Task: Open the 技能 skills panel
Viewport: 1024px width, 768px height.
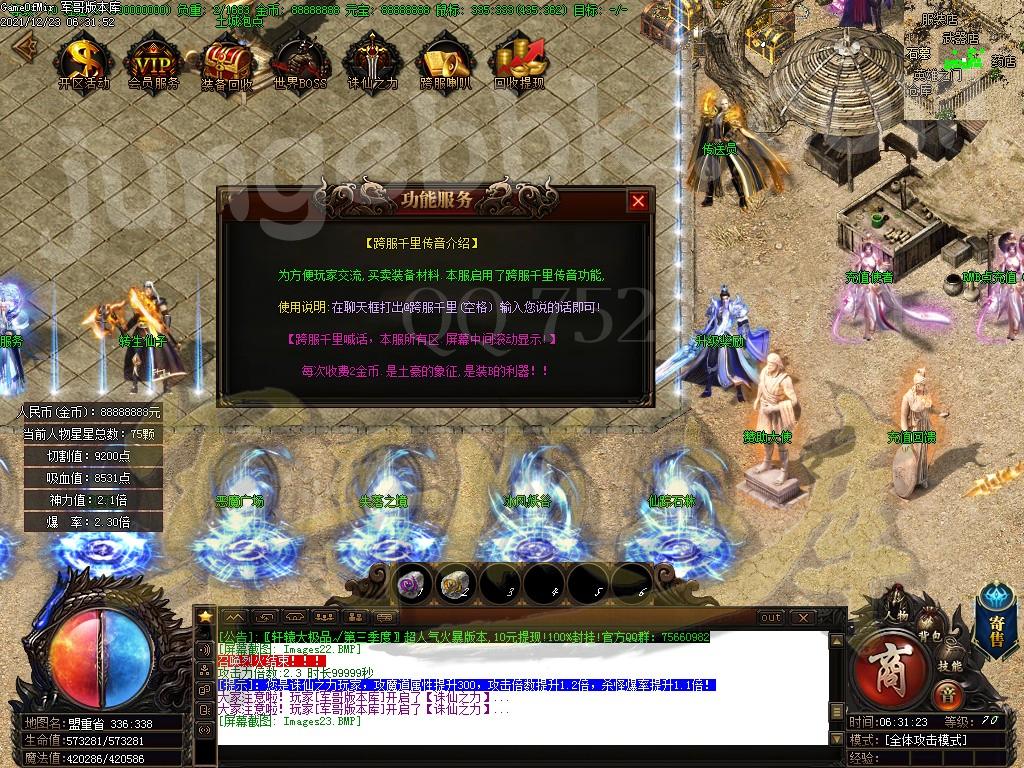Action: [950, 665]
